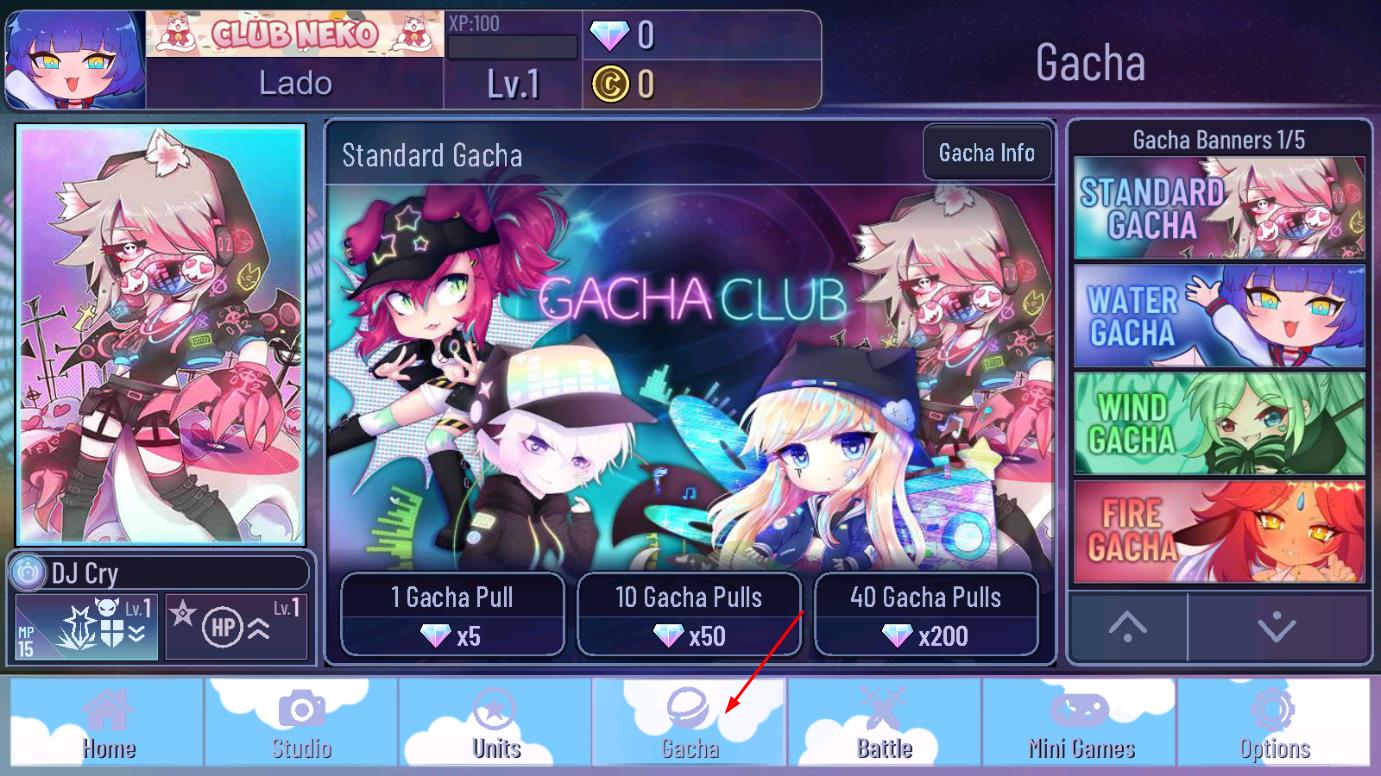Purchase 10 Gacha Pulls for 50 gems
Viewport: 1381px width, 776px height.
(x=689, y=614)
